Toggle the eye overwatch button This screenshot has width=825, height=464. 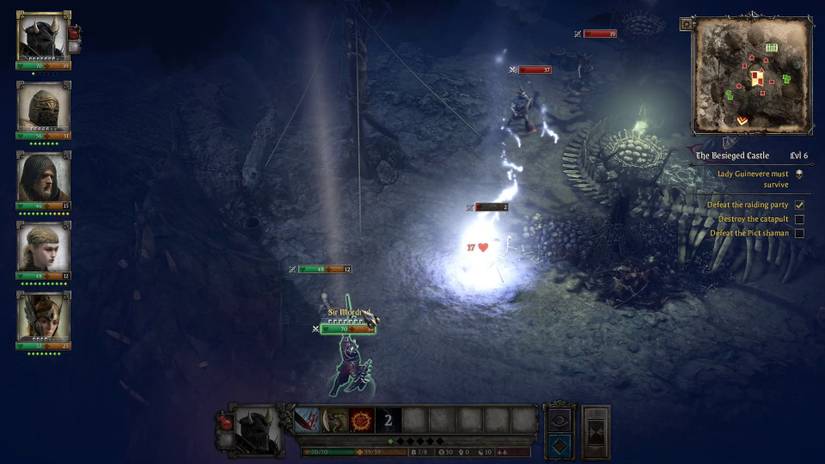(559, 419)
